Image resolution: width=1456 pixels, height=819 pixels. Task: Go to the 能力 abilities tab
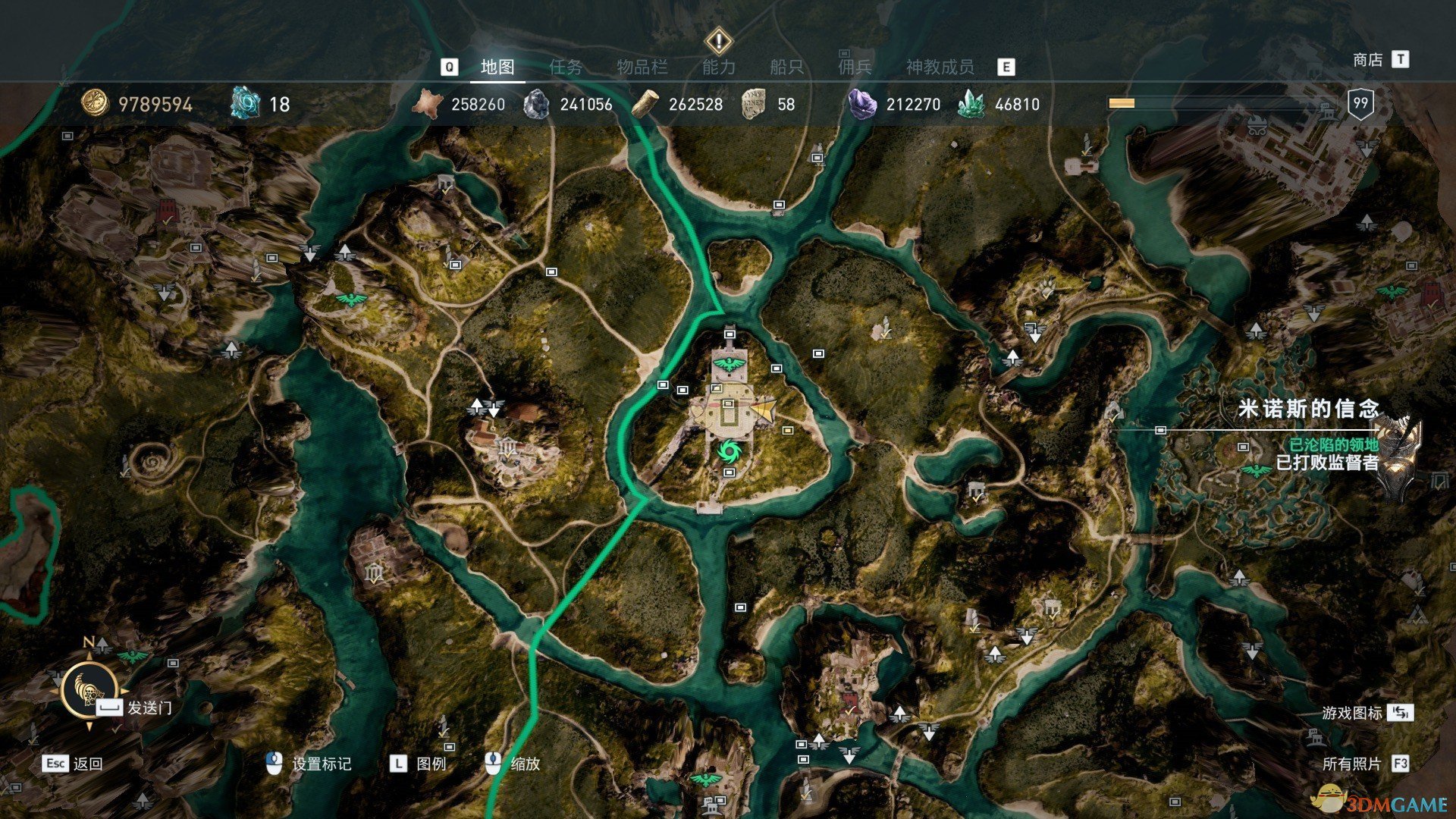[718, 67]
